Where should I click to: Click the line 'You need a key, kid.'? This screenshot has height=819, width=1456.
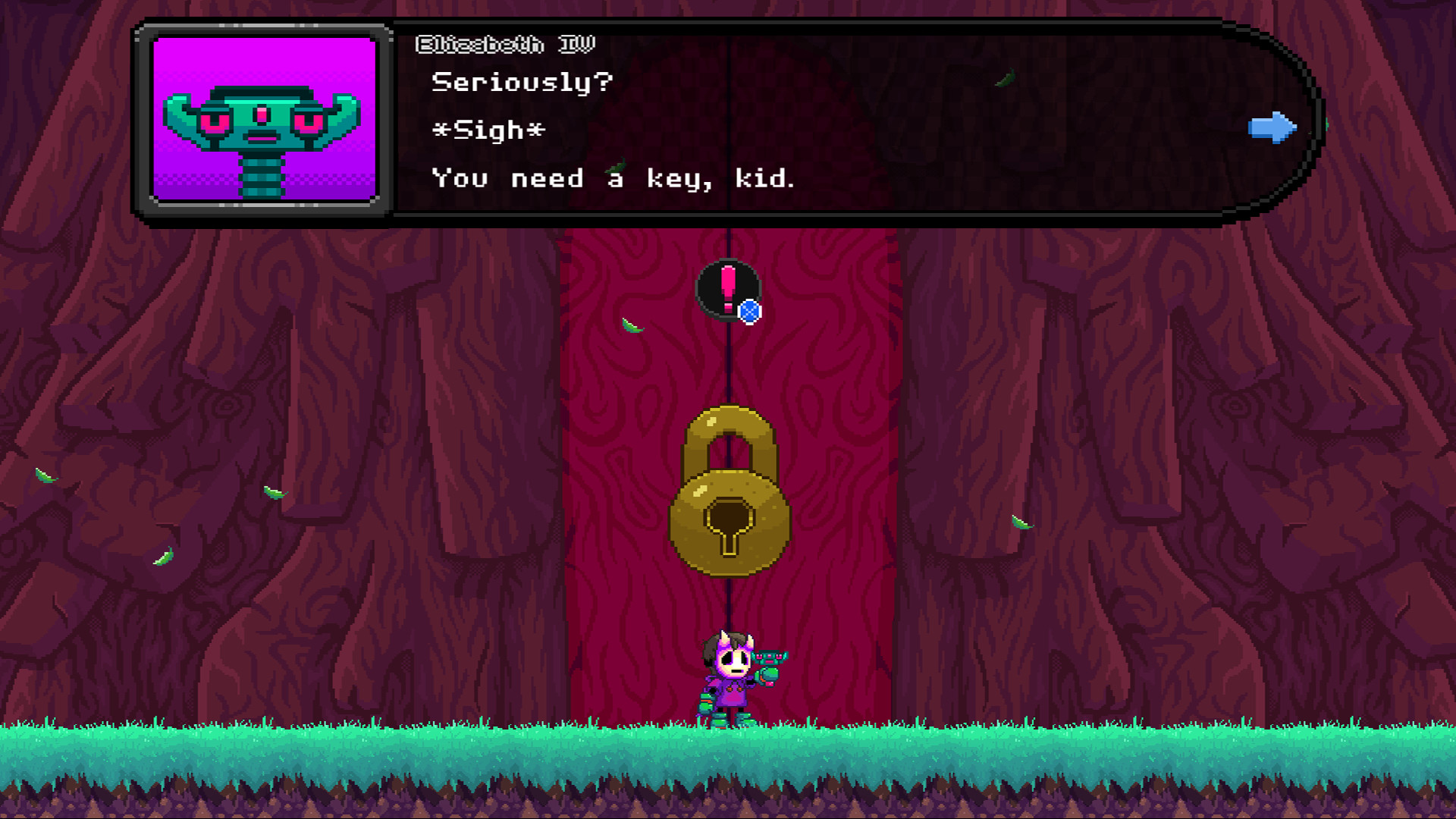click(x=613, y=179)
